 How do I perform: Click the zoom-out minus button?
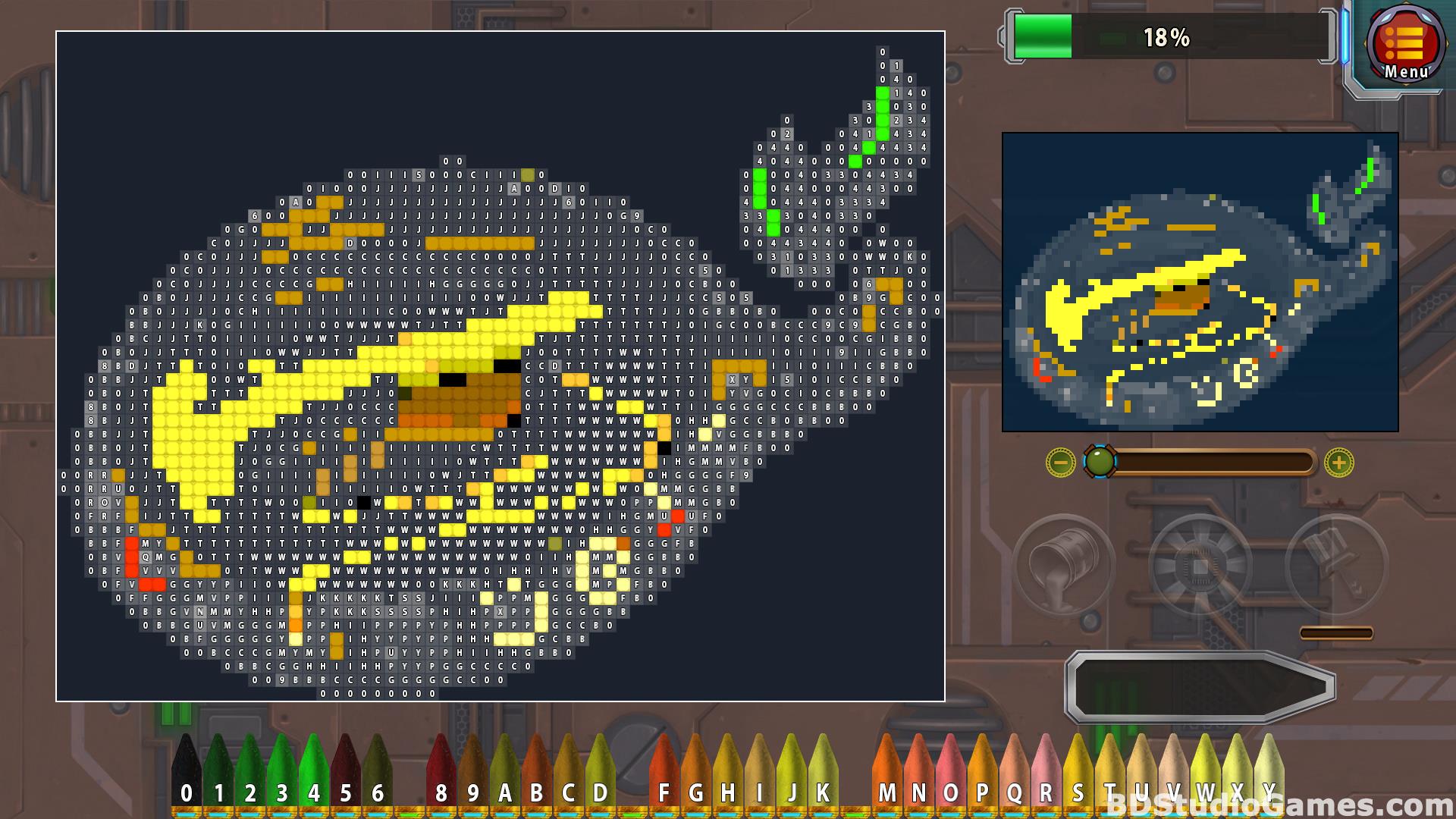tap(1060, 462)
